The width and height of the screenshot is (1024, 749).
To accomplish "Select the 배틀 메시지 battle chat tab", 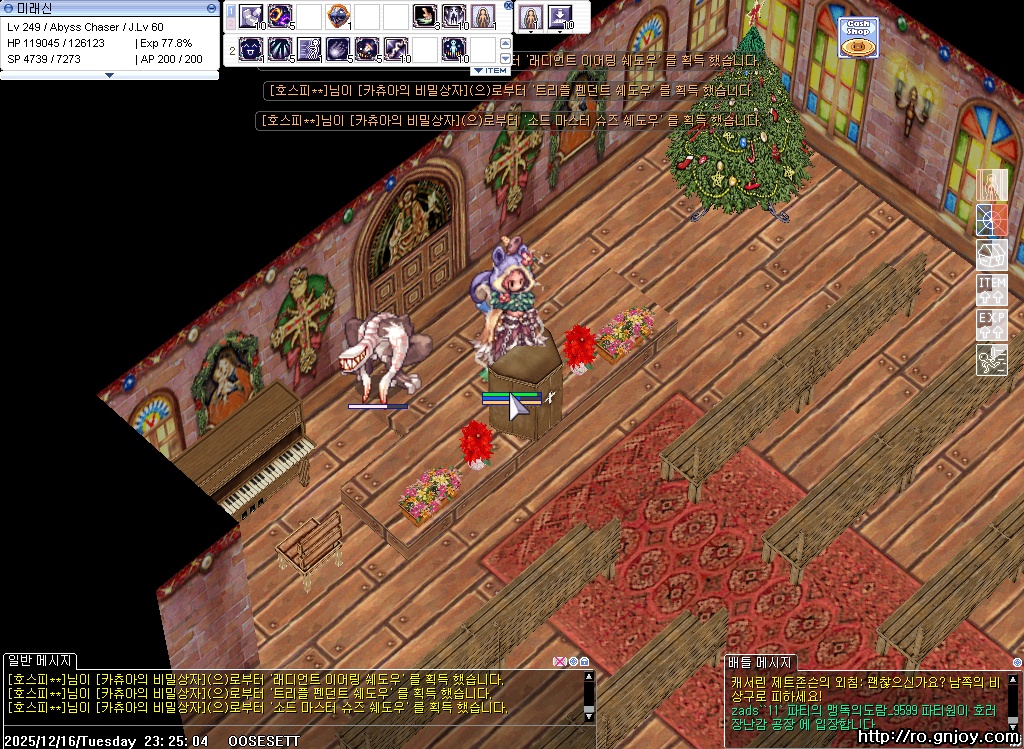I will (x=760, y=662).
